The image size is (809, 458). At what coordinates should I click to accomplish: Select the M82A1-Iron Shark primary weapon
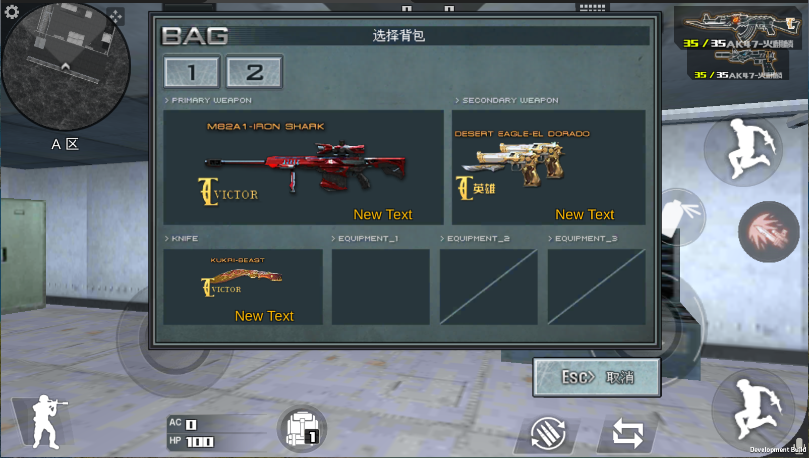click(303, 167)
